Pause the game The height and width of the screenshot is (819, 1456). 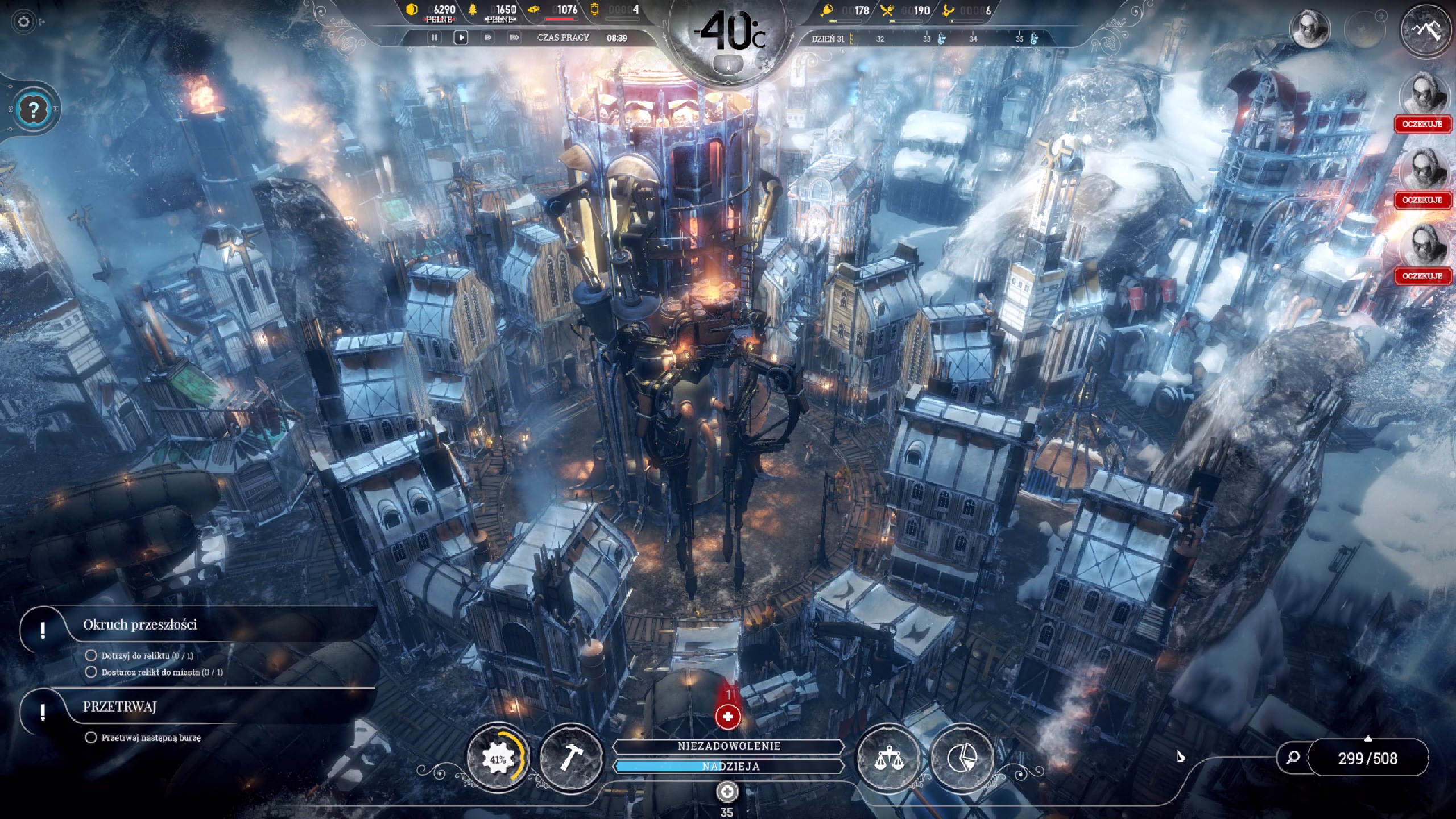click(x=435, y=38)
